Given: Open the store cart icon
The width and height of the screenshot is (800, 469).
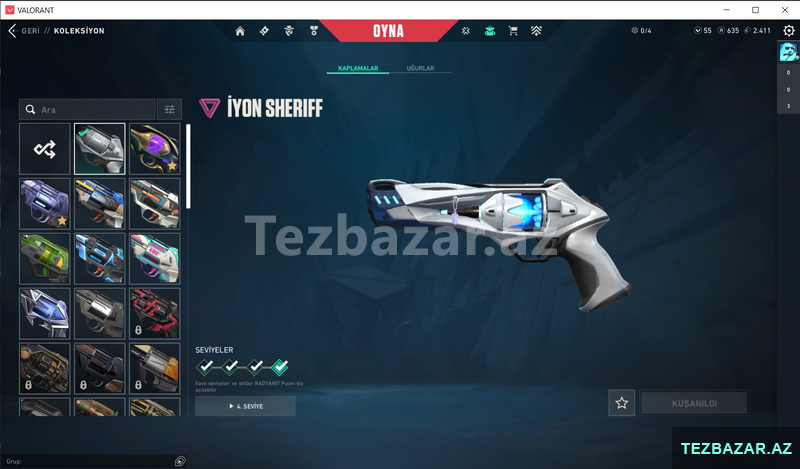Looking at the screenshot, I should point(513,31).
